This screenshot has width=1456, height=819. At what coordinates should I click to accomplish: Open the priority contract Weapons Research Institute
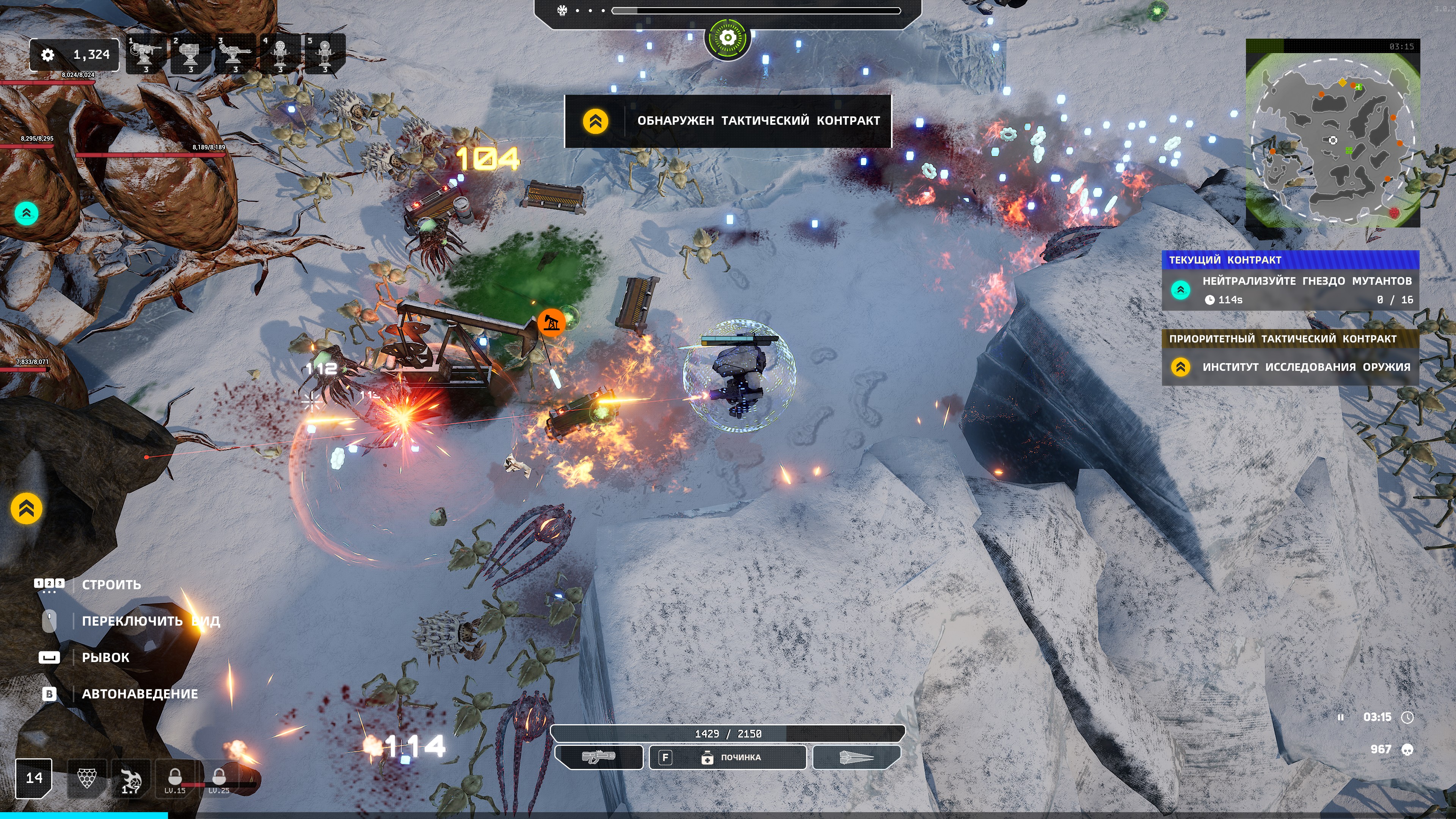click(x=1290, y=367)
